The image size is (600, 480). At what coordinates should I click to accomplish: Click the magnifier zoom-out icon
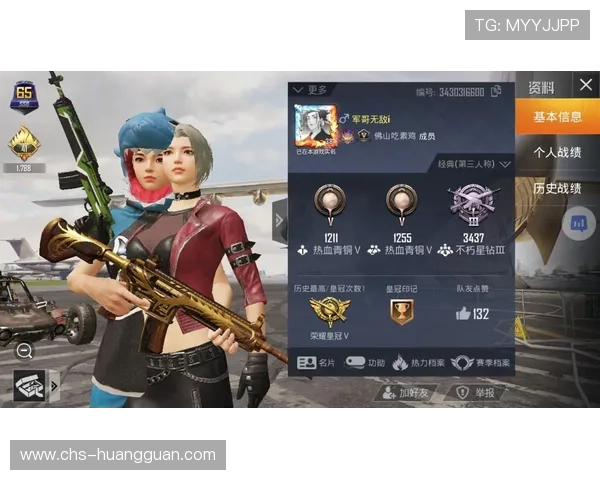[x=25, y=350]
